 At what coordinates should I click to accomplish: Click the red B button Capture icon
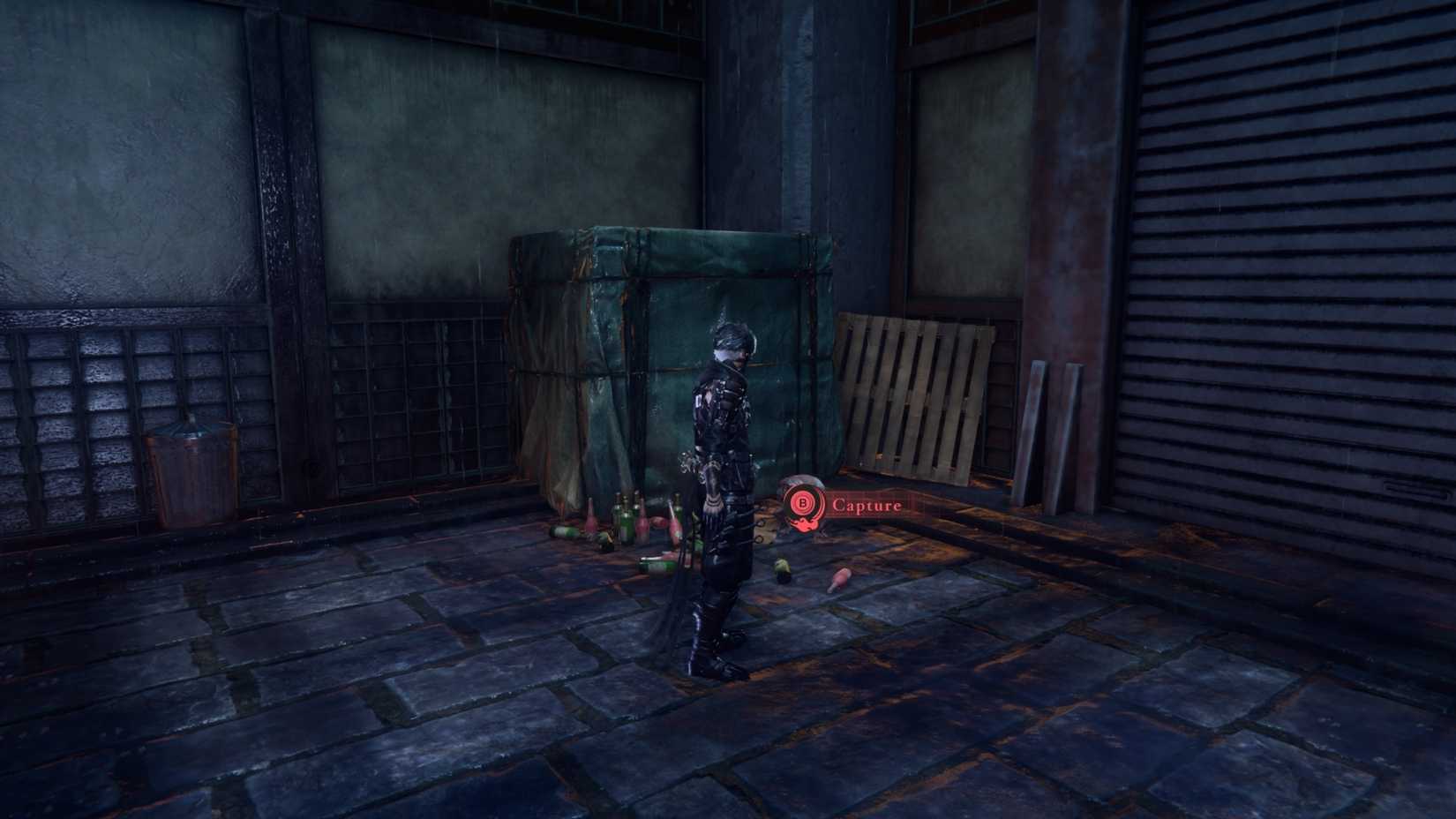click(803, 503)
